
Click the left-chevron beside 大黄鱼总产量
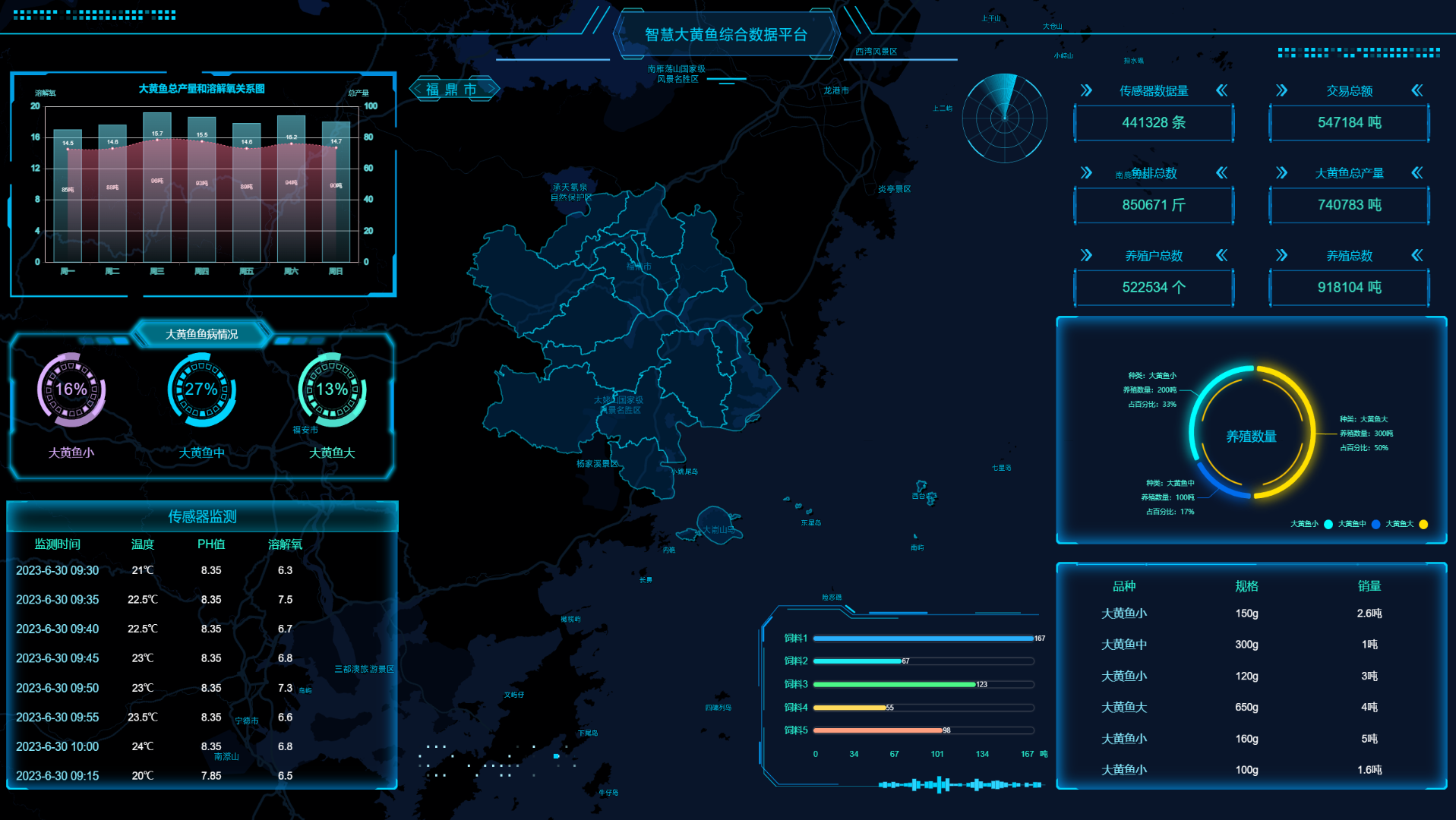pos(1417,173)
